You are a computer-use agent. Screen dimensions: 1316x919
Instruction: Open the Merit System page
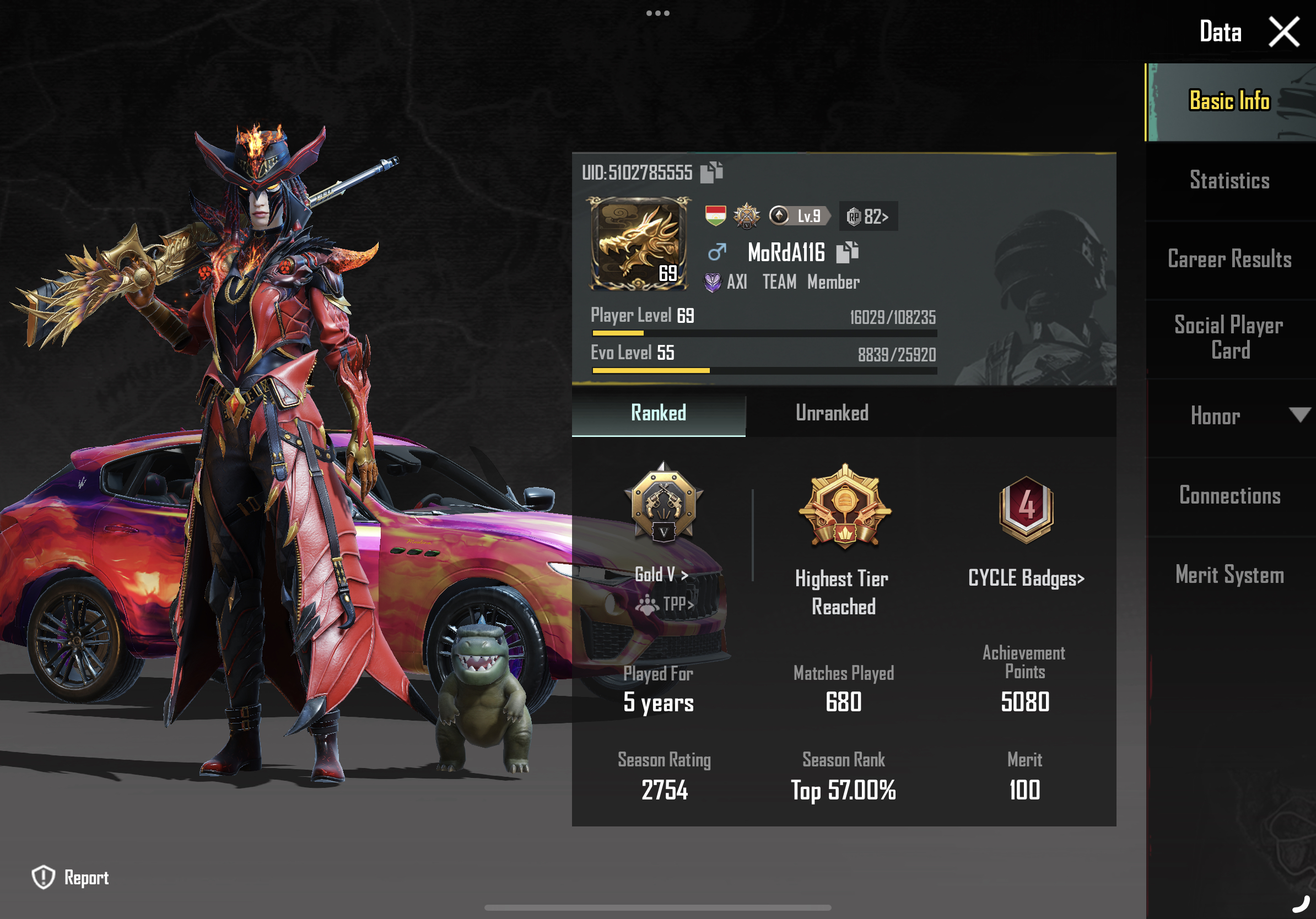[x=1229, y=575]
